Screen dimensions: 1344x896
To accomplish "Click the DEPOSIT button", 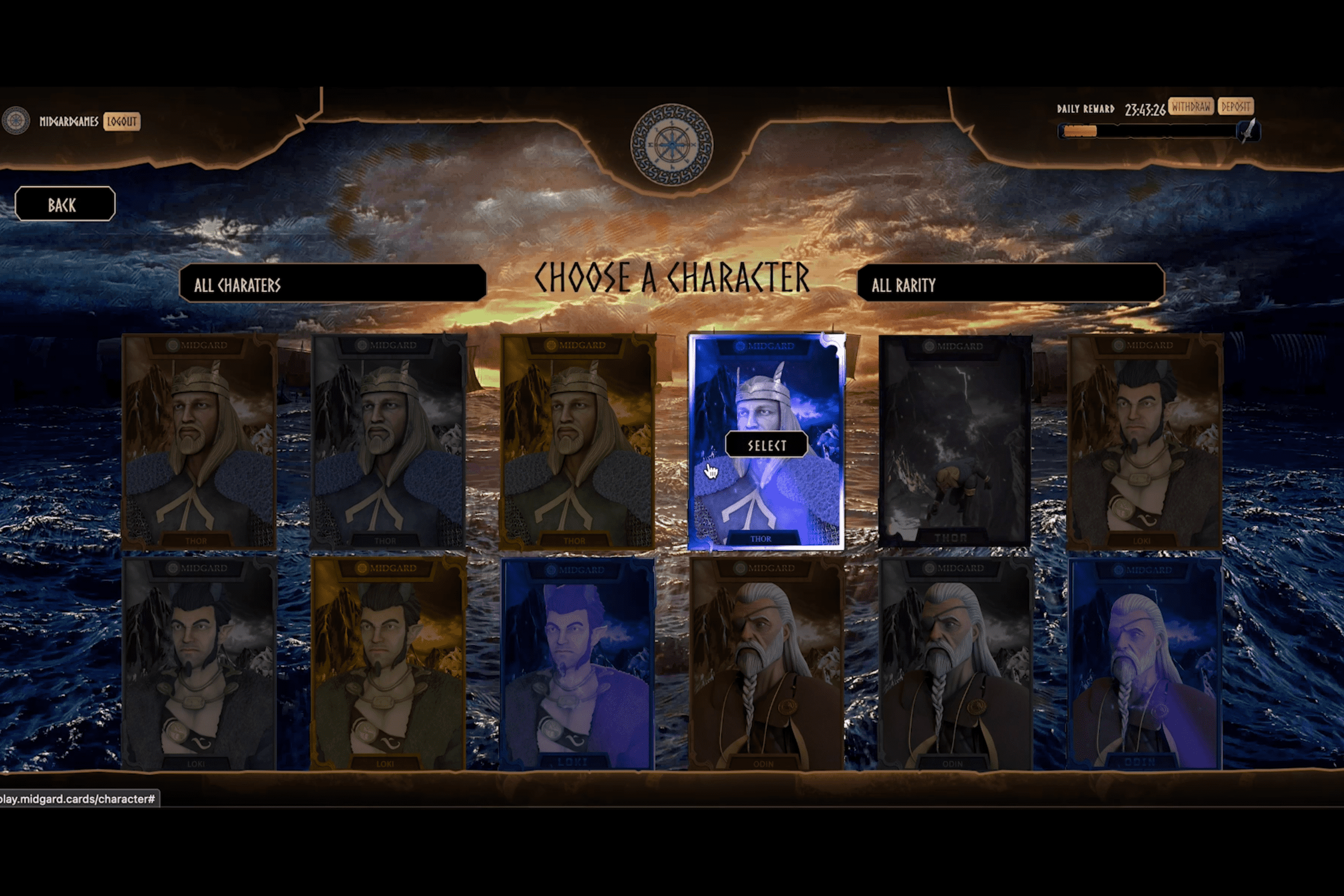I will tap(1235, 107).
